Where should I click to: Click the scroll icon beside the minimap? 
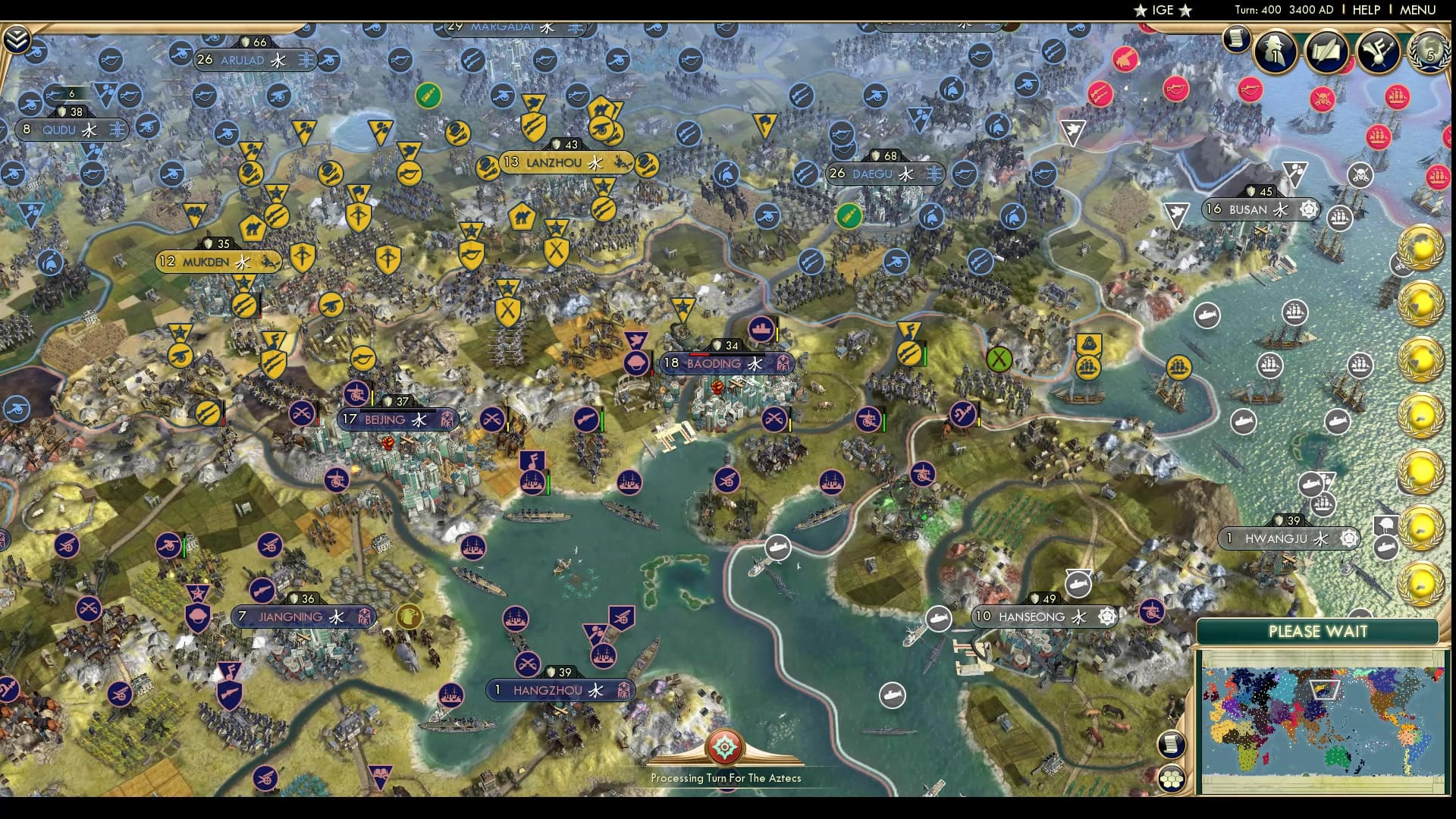pyautogui.click(x=1172, y=743)
